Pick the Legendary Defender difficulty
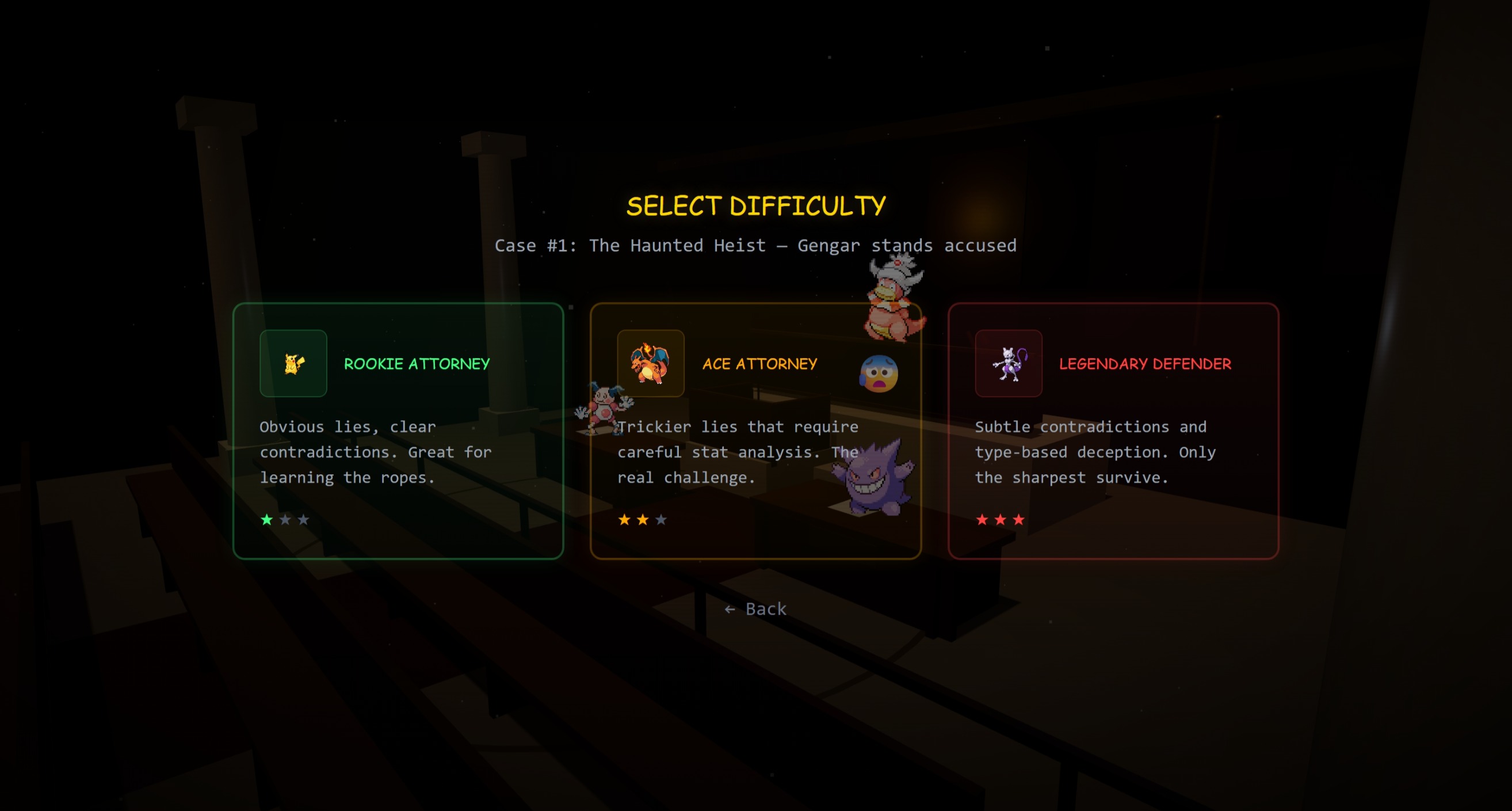This screenshot has height=811, width=1512. click(1113, 431)
